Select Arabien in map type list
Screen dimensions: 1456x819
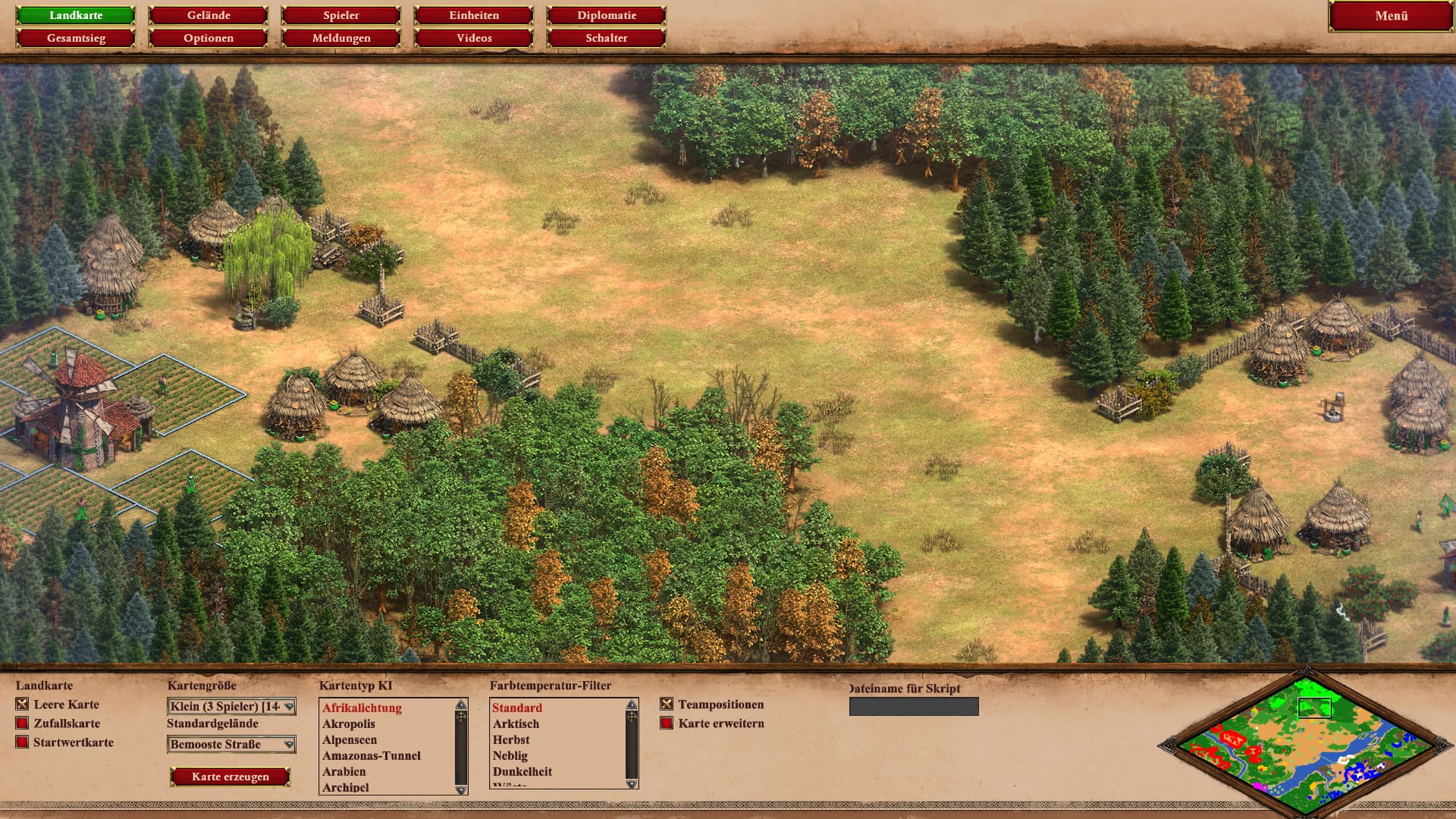point(344,771)
